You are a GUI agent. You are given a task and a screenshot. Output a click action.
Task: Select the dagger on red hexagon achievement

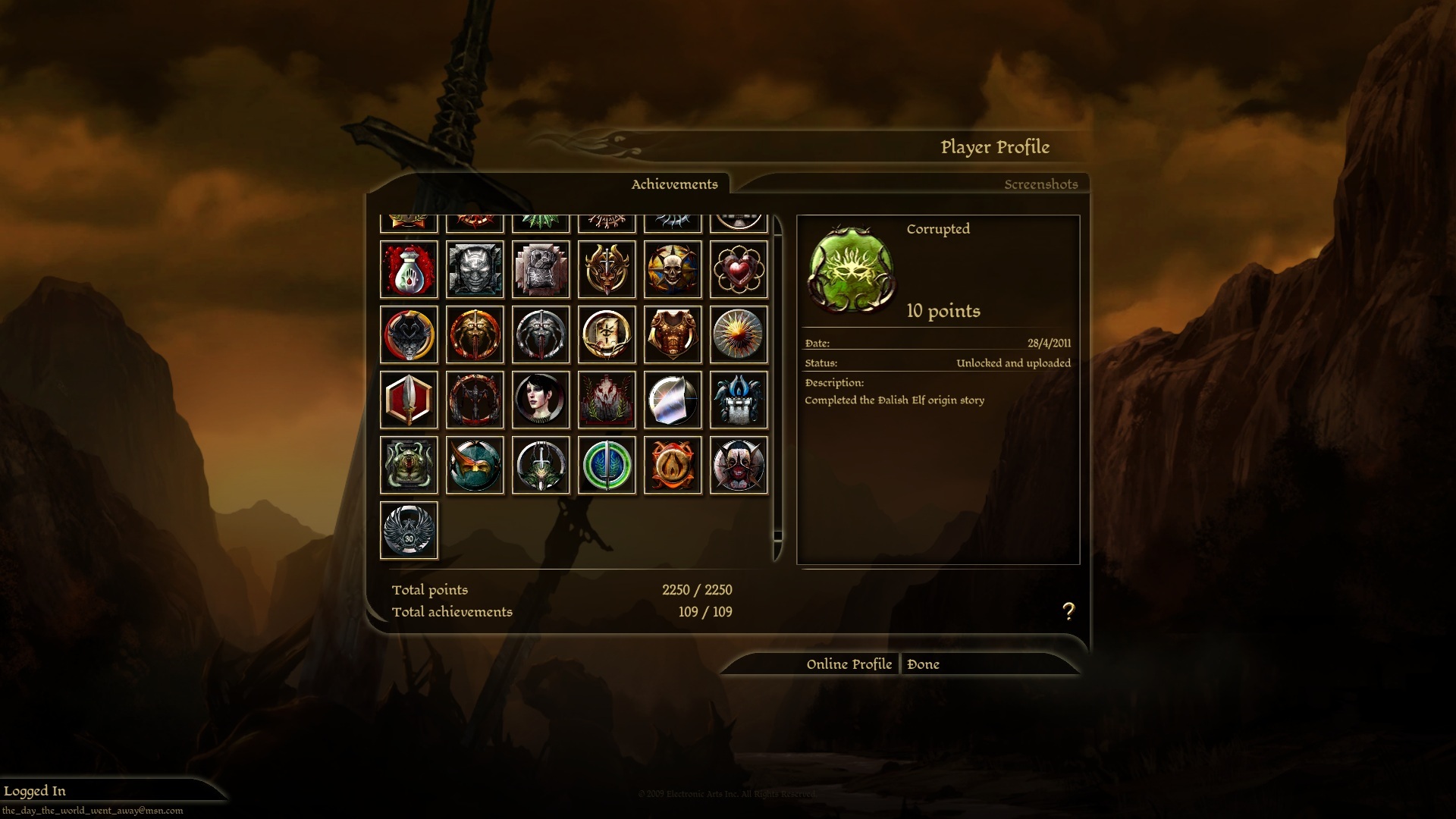pyautogui.click(x=409, y=400)
